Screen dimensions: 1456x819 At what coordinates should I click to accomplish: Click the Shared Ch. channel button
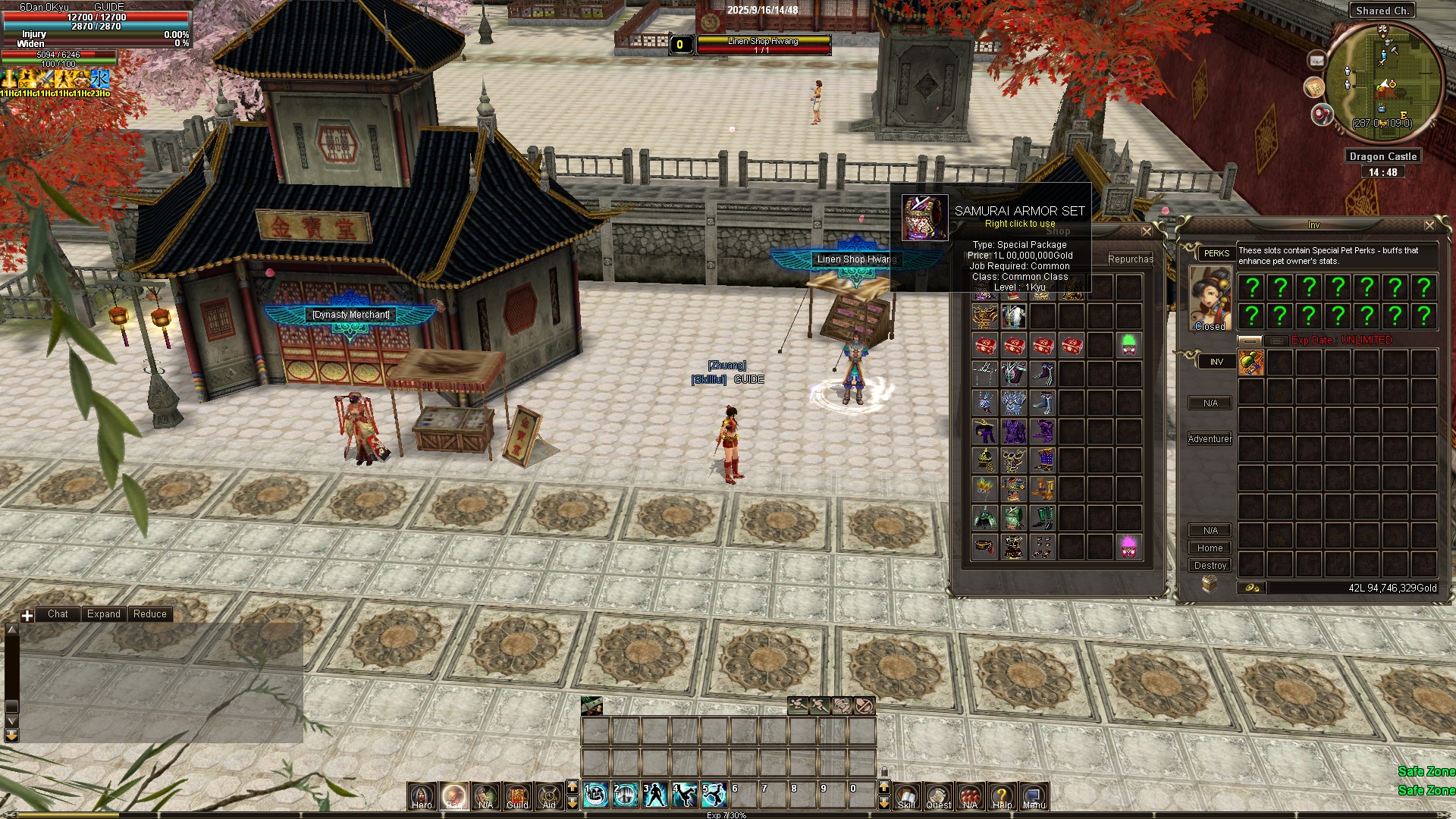1382,11
